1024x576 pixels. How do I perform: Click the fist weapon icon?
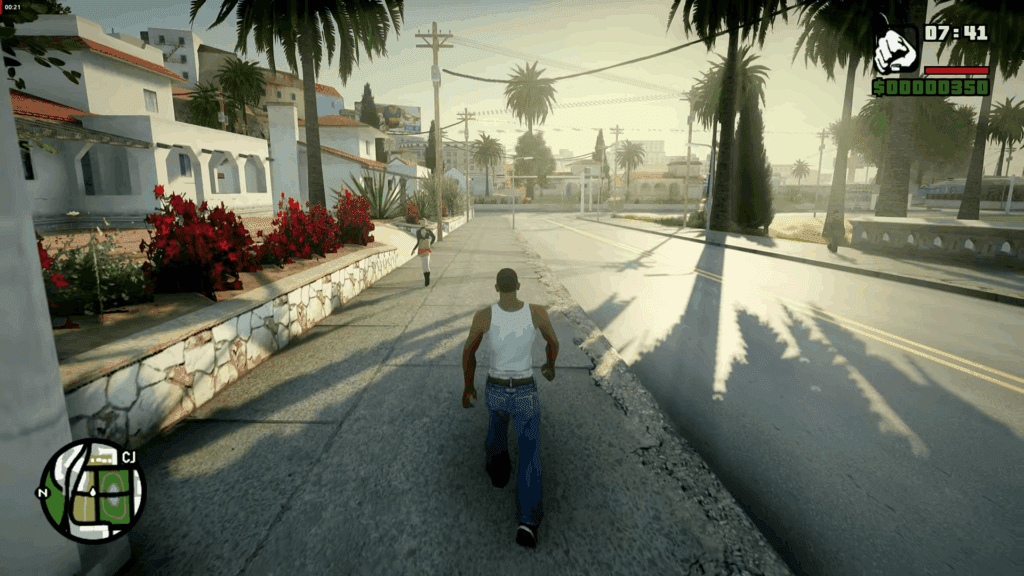click(895, 51)
